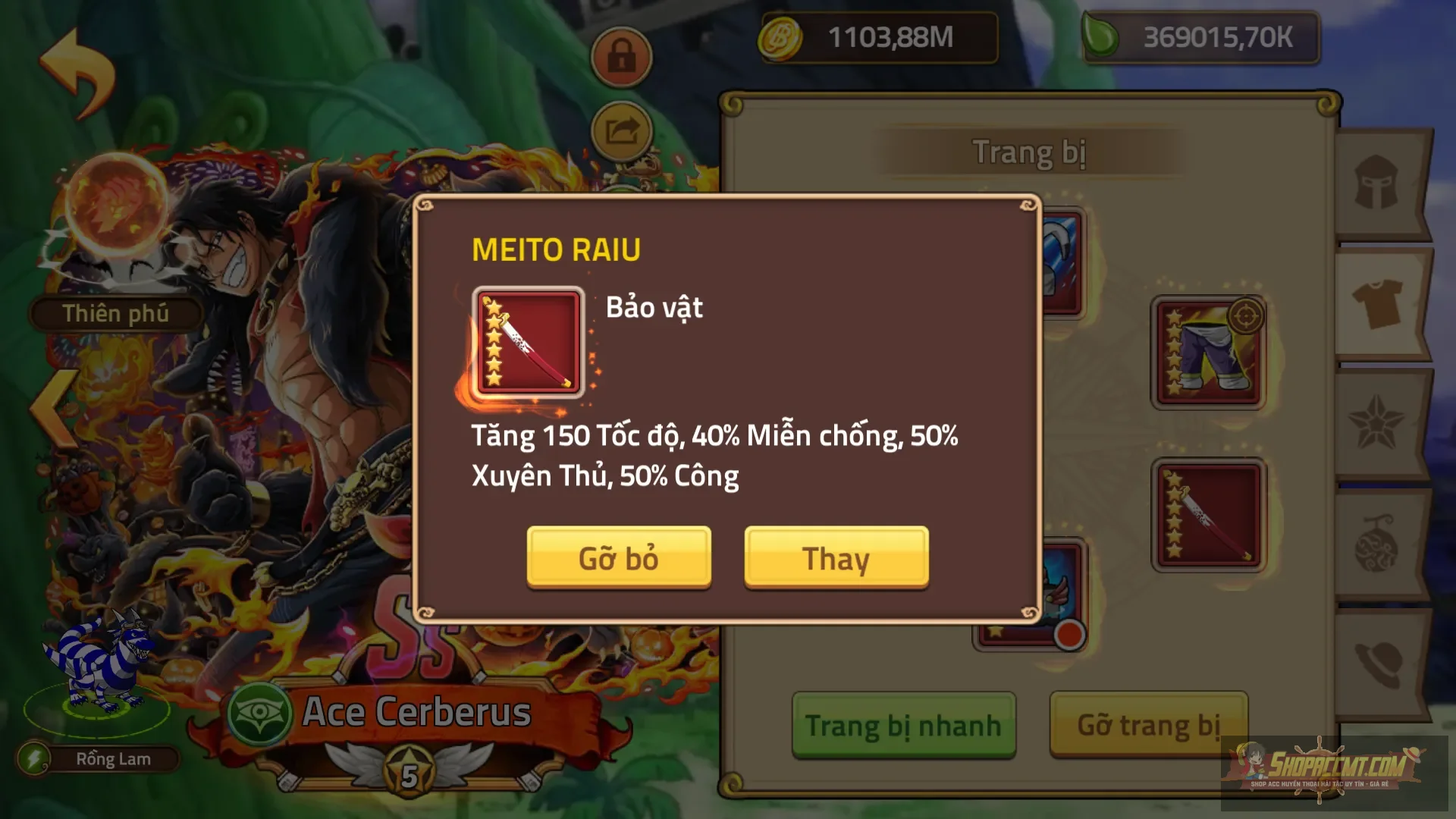The height and width of the screenshot is (819, 1456).
Task: Go back with the orange arrow
Action: click(77, 72)
